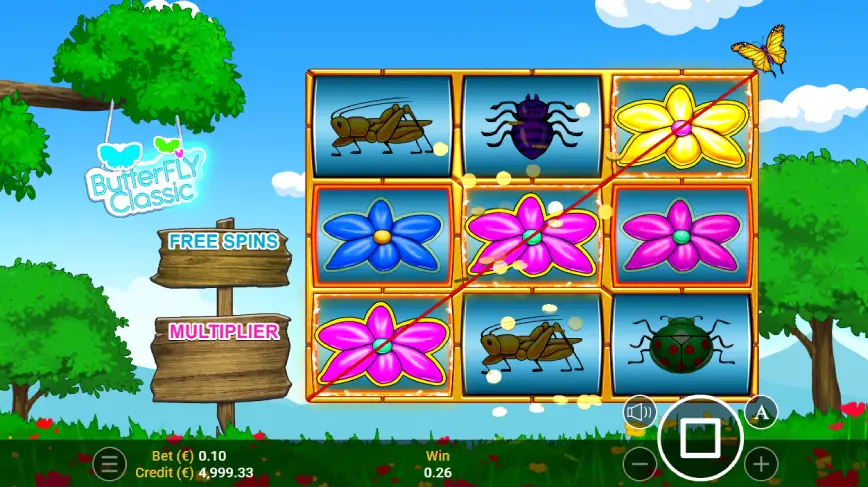Open the hamburger menu

point(110,464)
